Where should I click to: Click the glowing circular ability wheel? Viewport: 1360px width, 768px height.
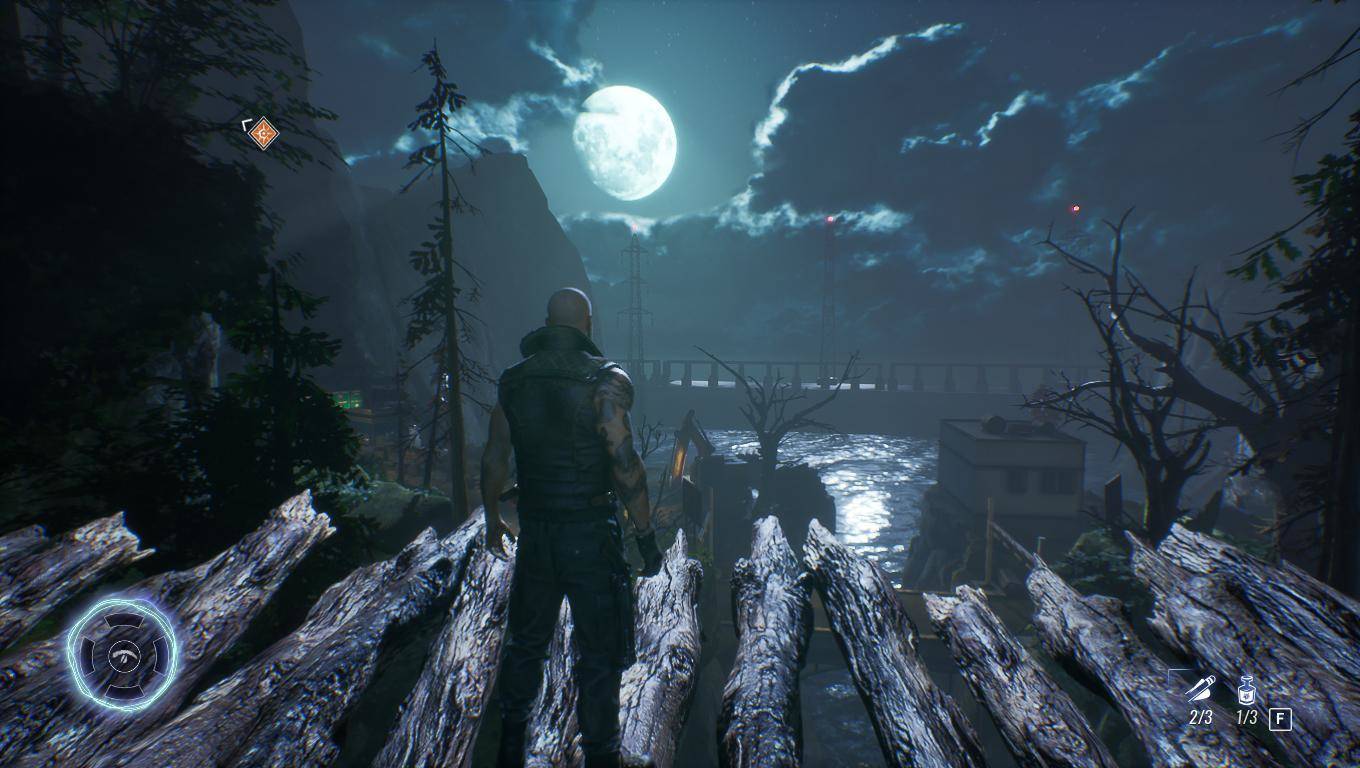[x=122, y=654]
